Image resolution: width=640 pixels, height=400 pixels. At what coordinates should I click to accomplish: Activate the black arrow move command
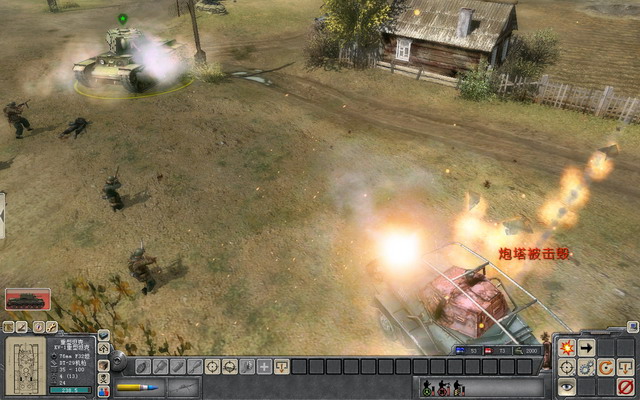point(586,348)
